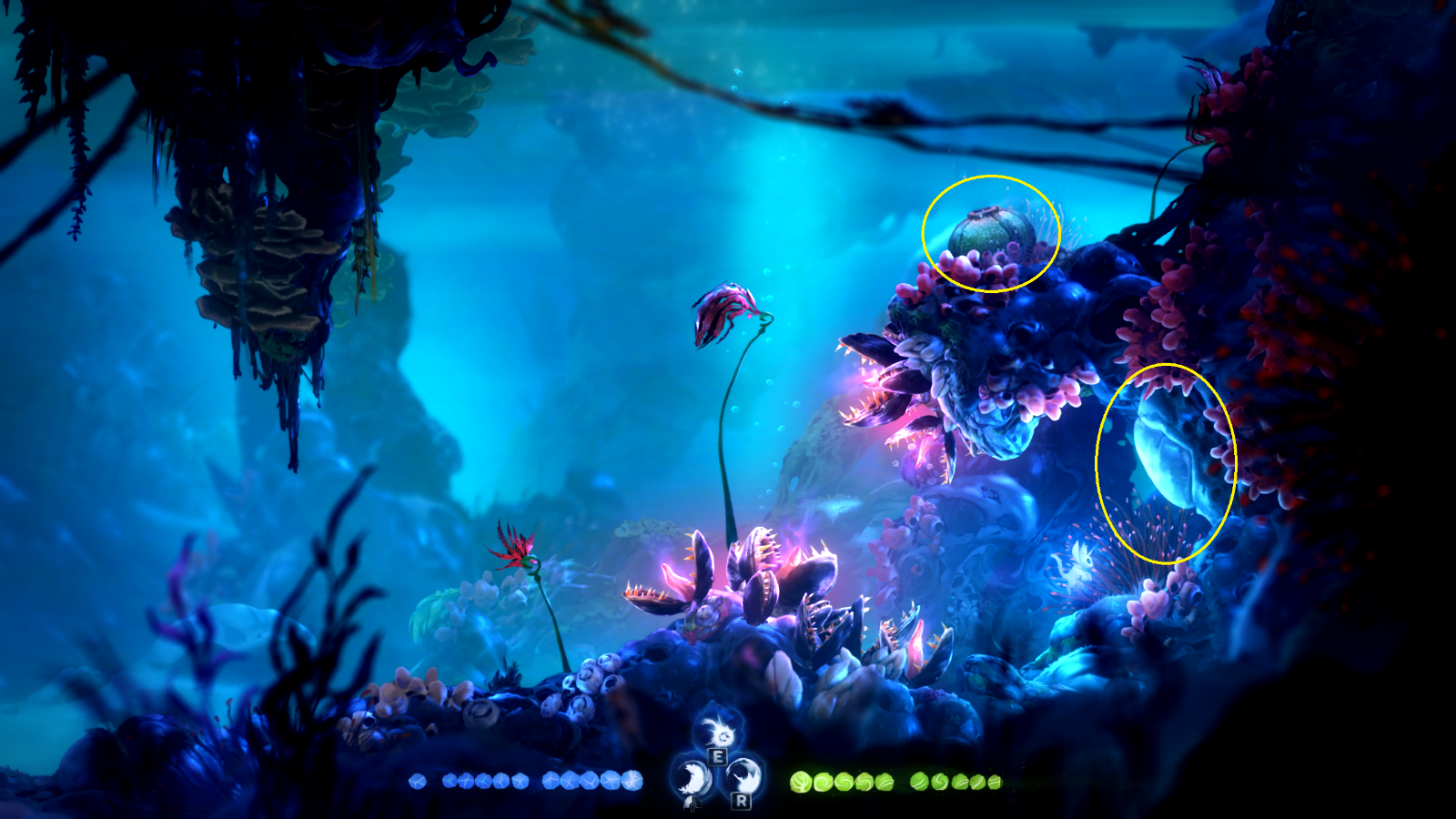The width and height of the screenshot is (1456, 819).
Task: Click the left feather ability icon in the wheel
Action: [x=693, y=775]
